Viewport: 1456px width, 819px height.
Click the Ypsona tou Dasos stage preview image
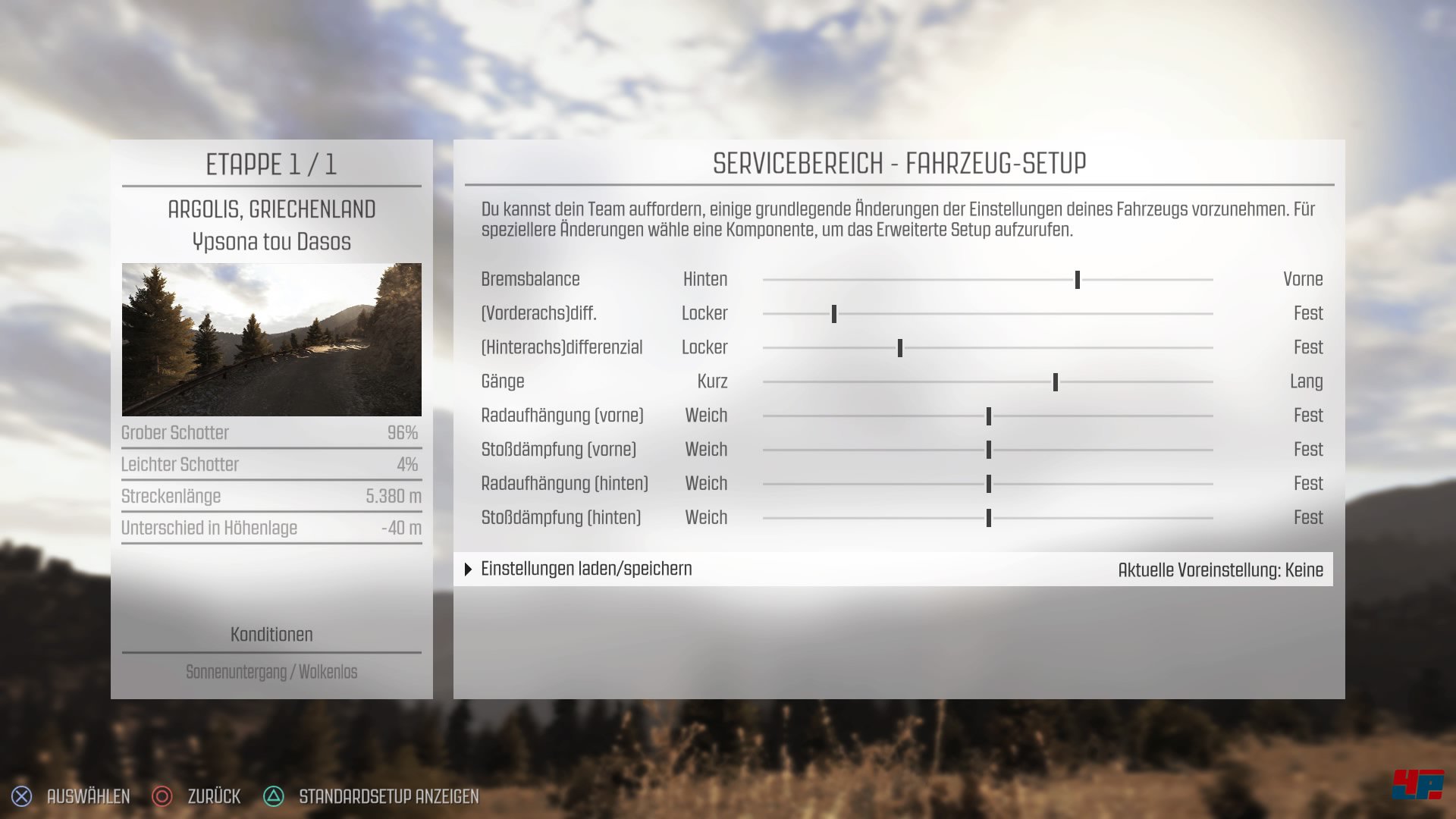click(x=271, y=339)
